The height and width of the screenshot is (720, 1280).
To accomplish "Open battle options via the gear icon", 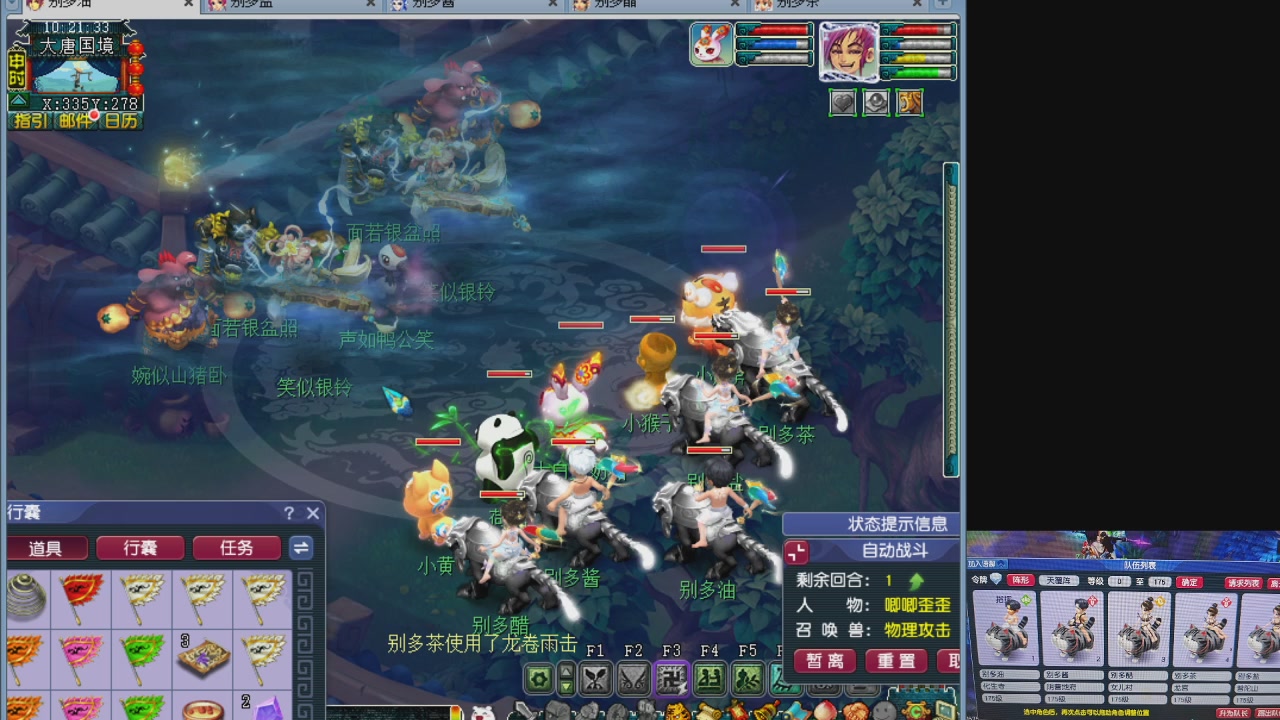I will [x=538, y=678].
